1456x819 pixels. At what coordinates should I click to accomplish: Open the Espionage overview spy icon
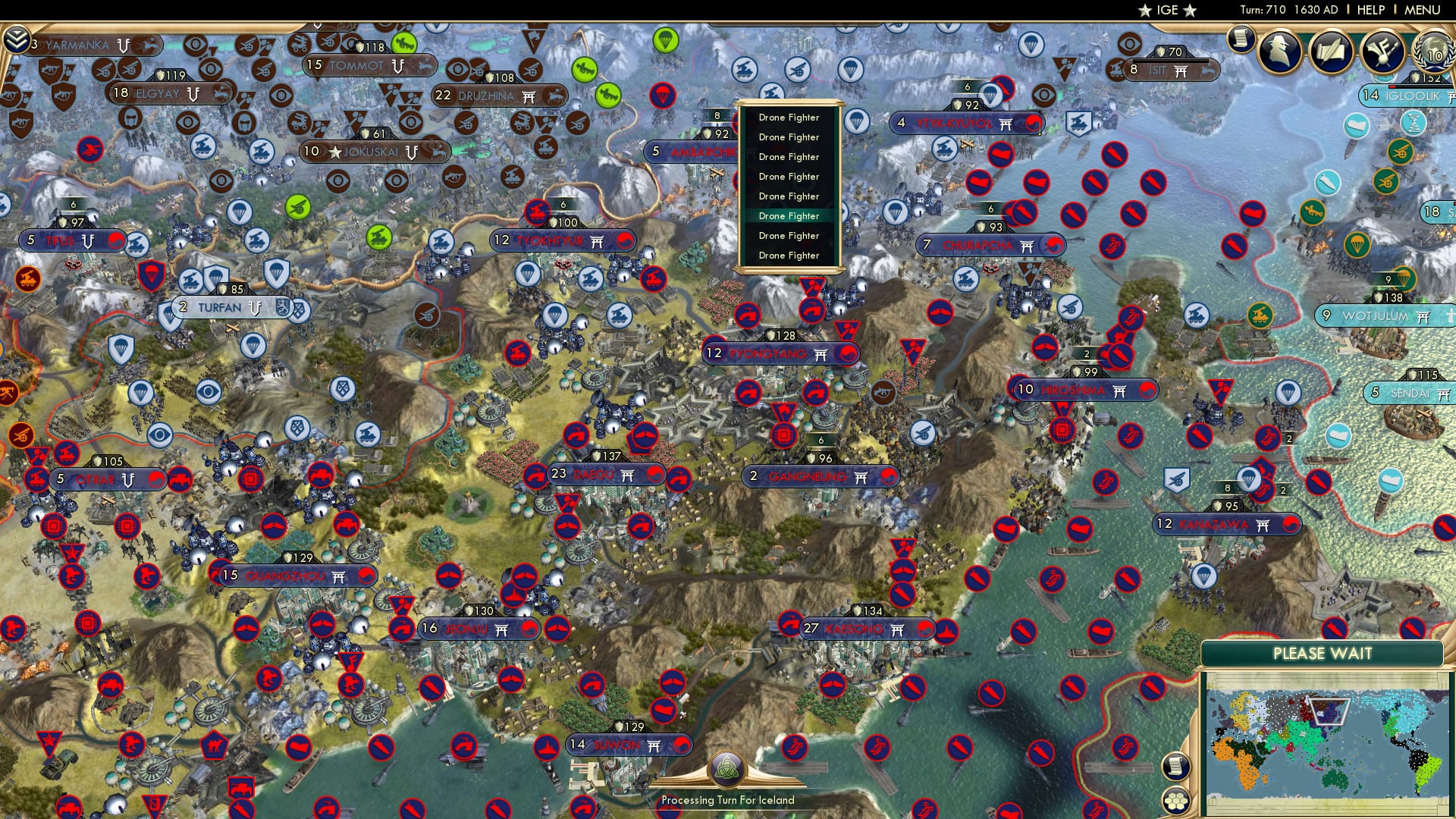[1280, 50]
